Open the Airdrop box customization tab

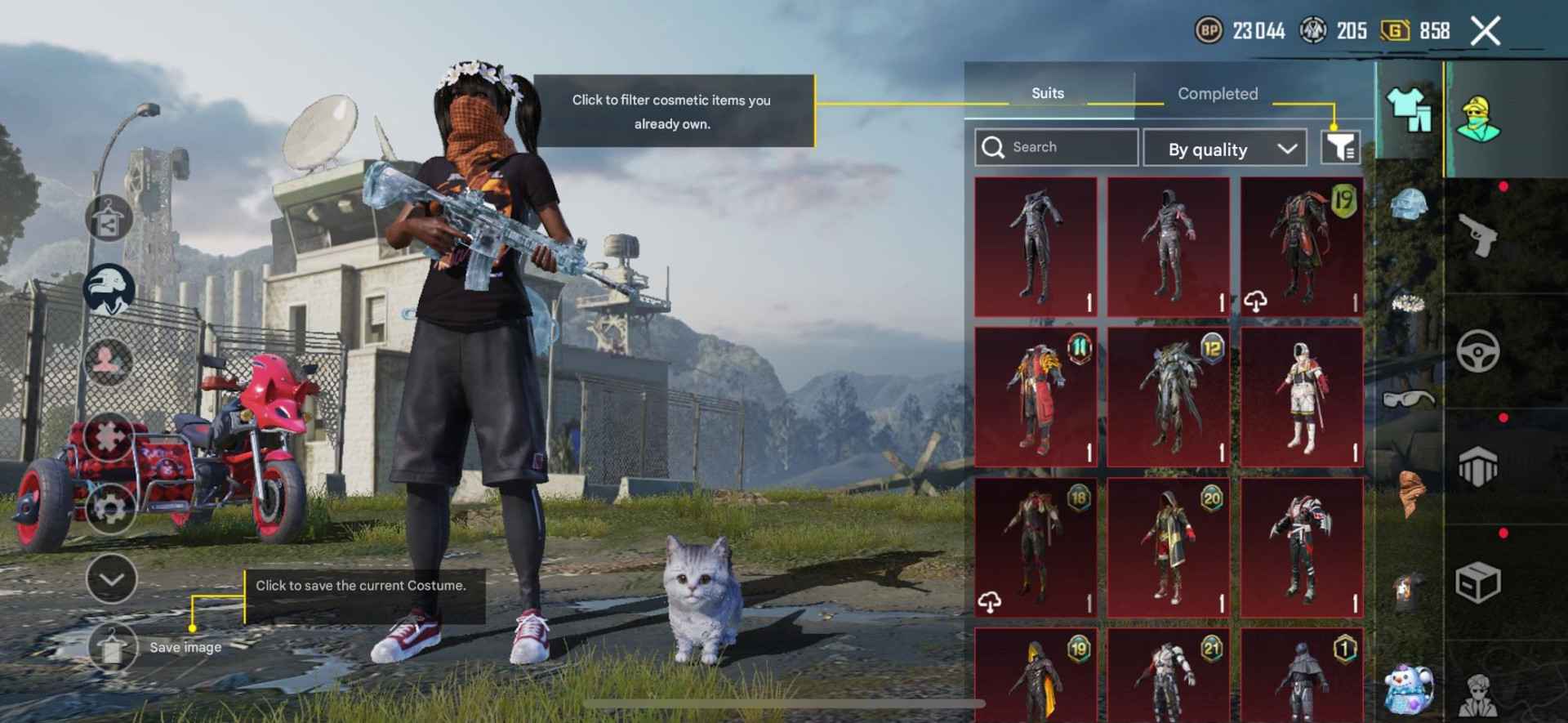coord(1478,580)
